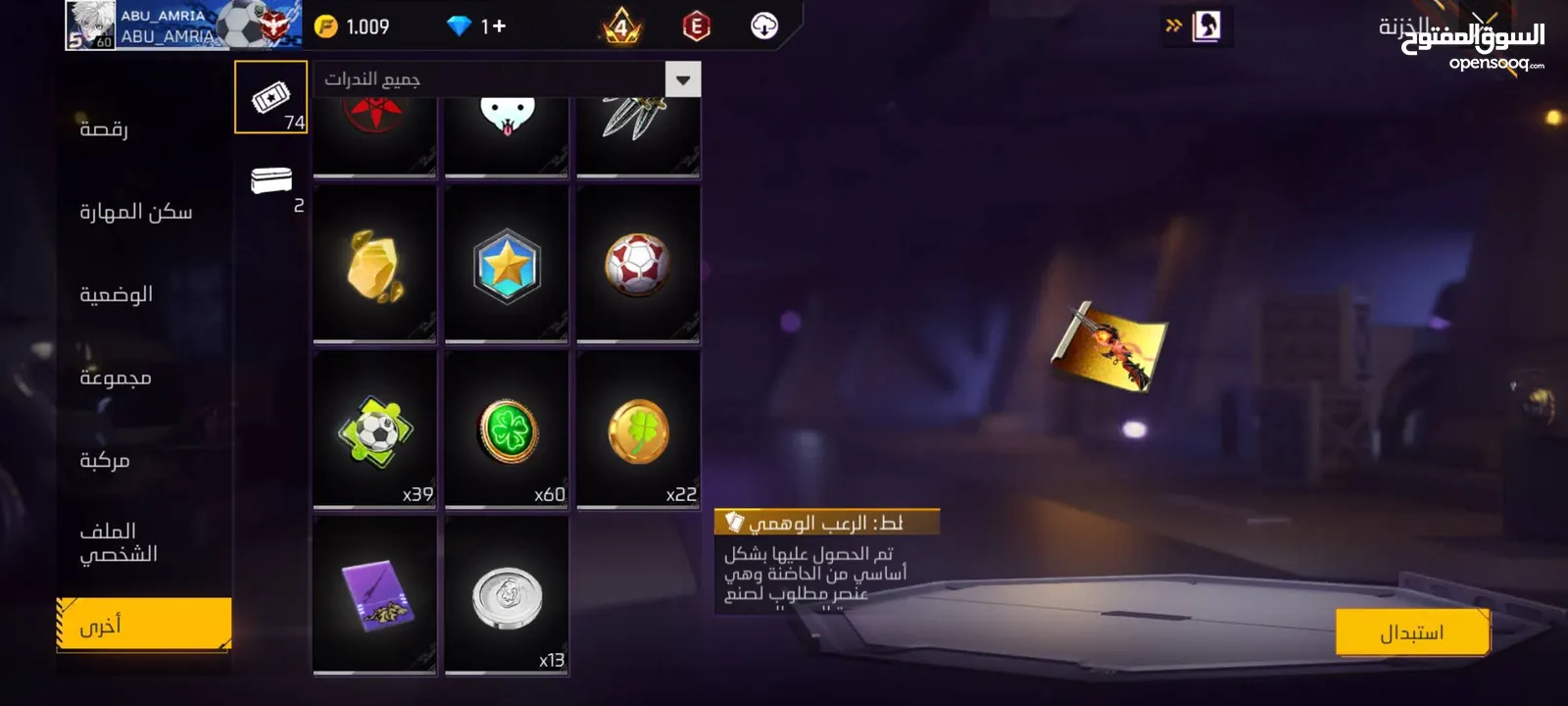This screenshot has width=1568, height=706.
Task: Open the الملف الشخصي category
Action: point(118,542)
